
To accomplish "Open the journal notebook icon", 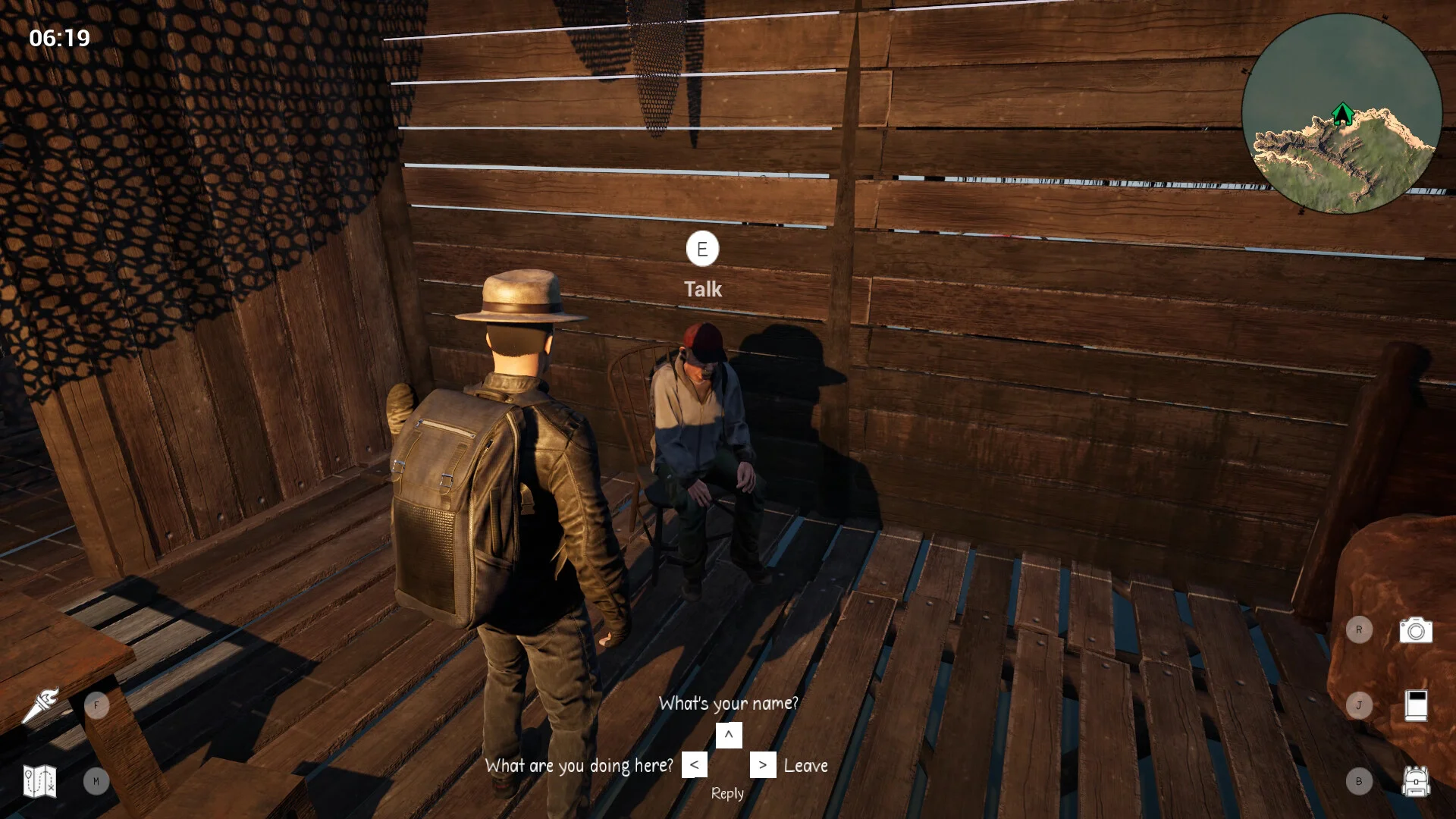I will [x=1416, y=705].
